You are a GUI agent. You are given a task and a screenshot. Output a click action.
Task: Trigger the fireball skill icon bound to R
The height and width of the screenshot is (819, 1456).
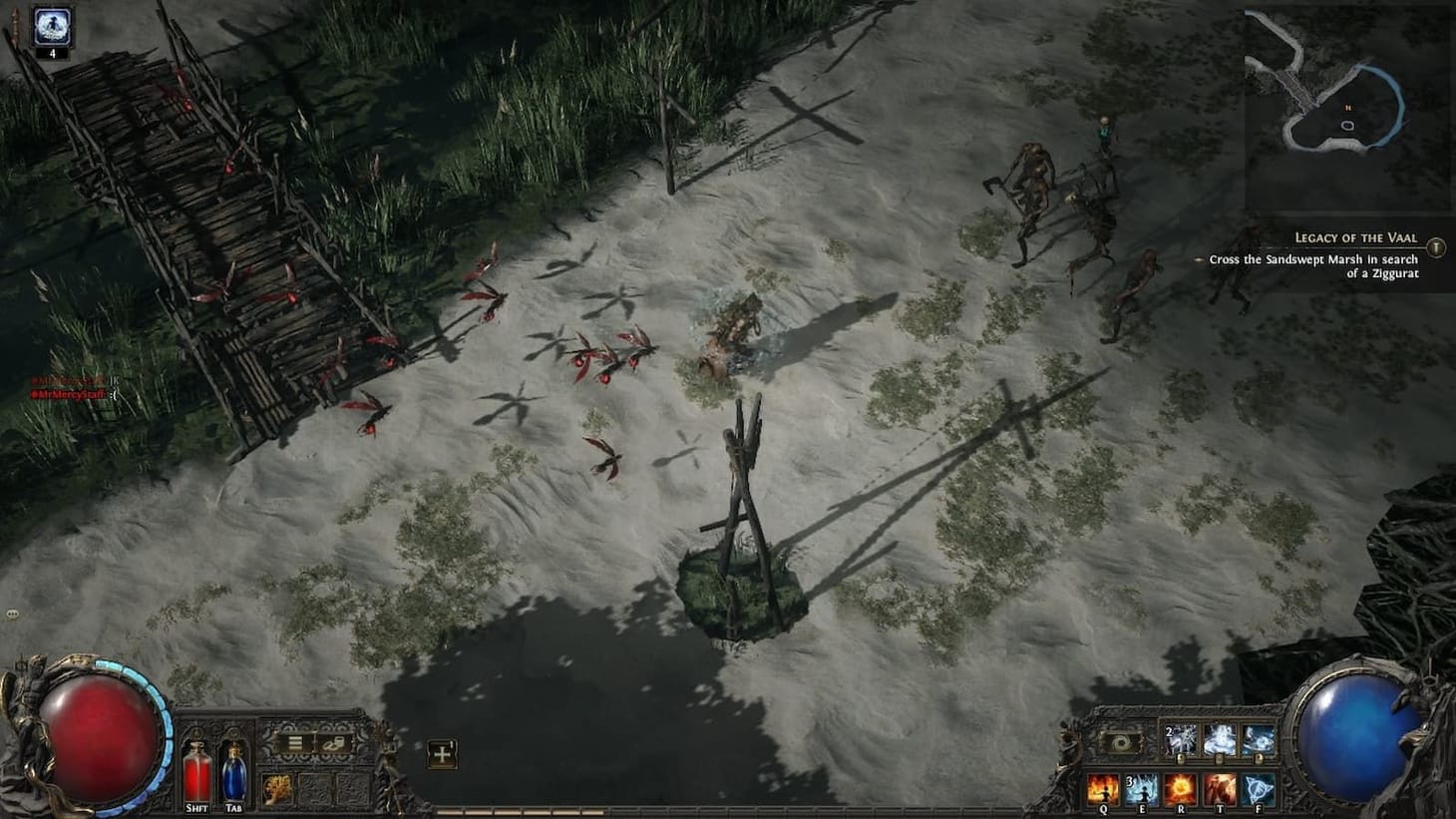pos(1182,789)
